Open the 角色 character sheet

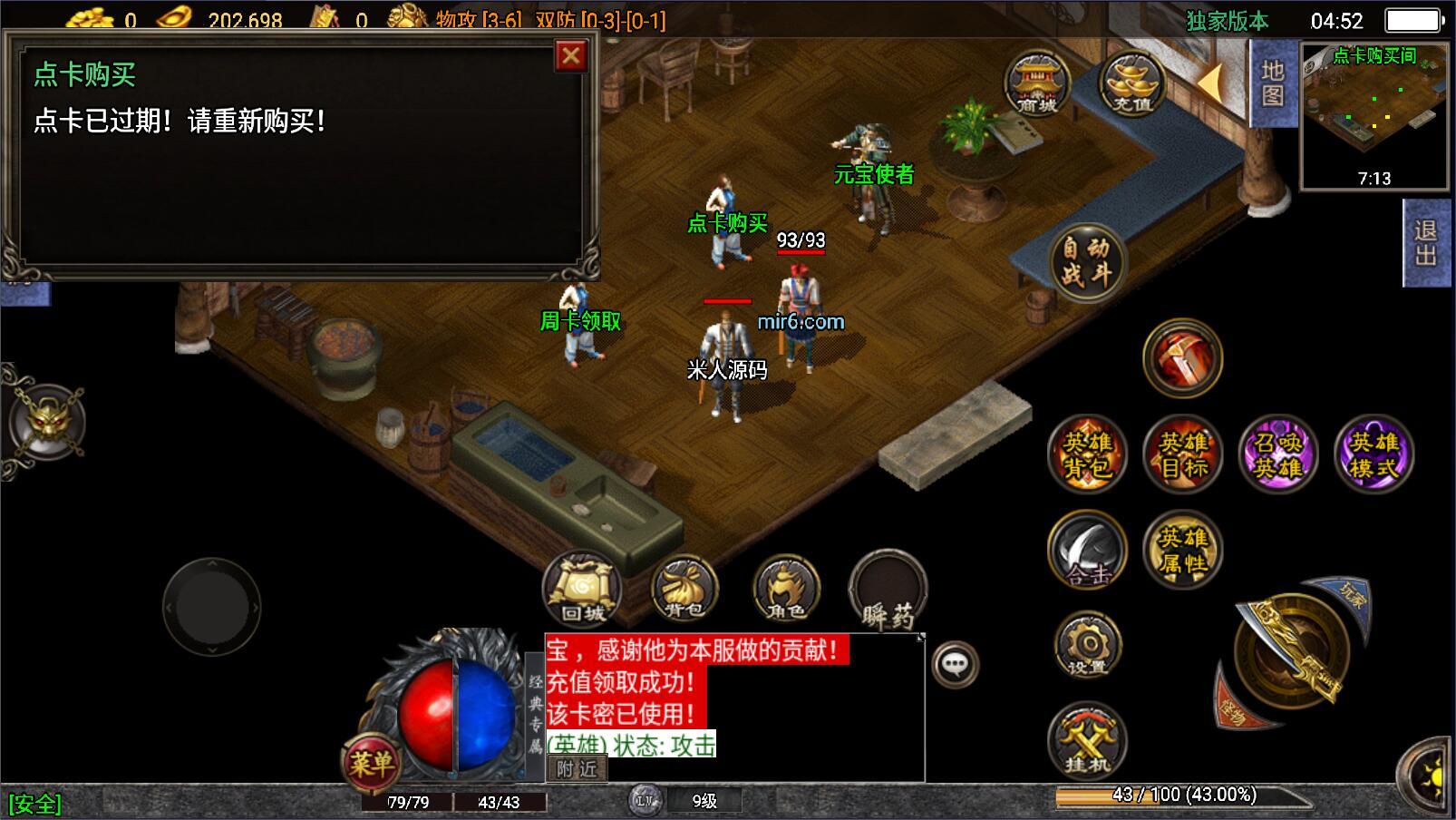(786, 590)
